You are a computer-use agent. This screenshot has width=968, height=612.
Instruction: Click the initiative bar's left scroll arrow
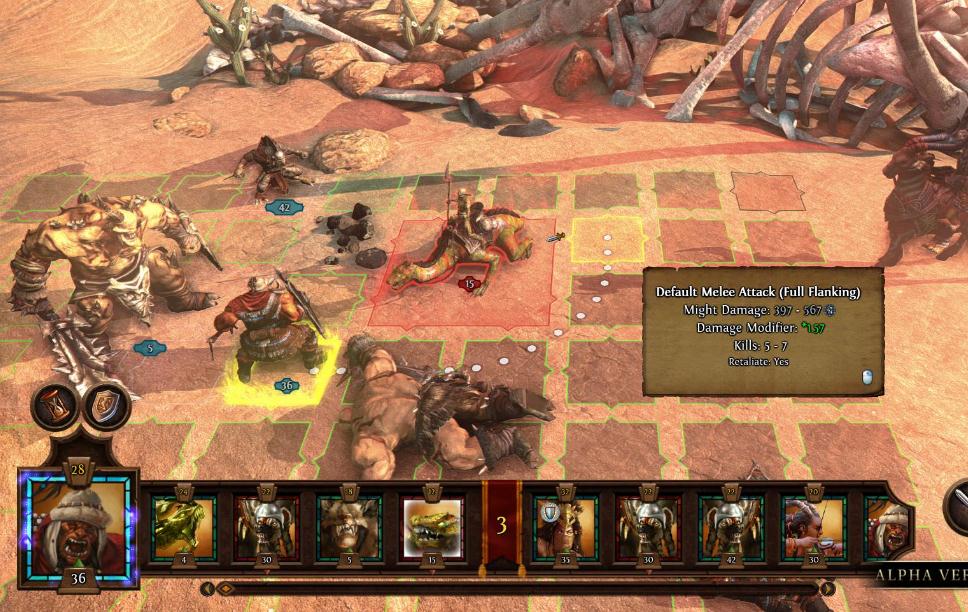(x=207, y=589)
